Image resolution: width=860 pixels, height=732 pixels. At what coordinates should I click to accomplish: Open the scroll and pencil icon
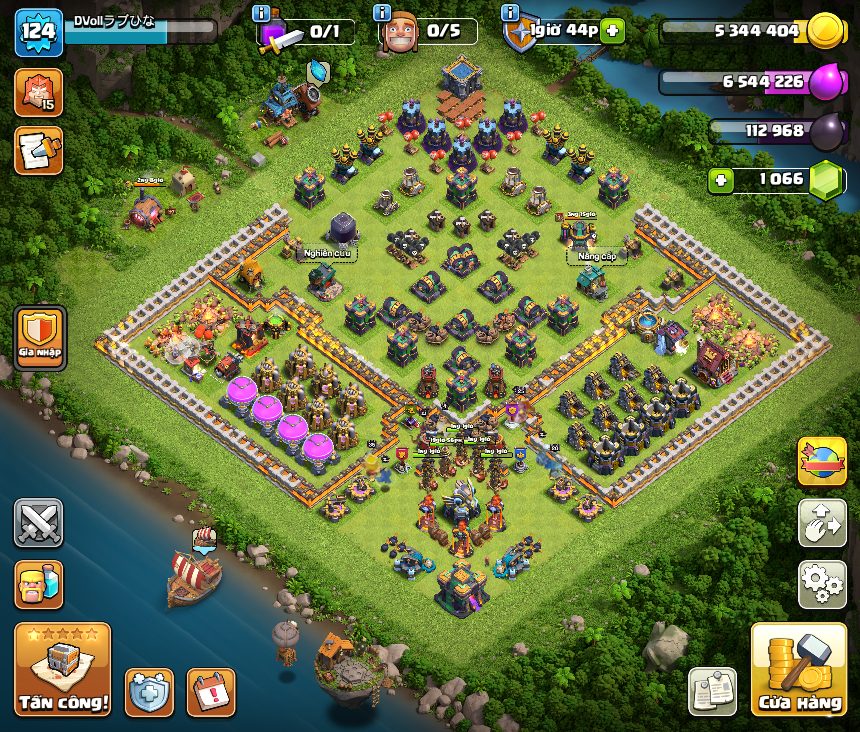click(x=39, y=150)
